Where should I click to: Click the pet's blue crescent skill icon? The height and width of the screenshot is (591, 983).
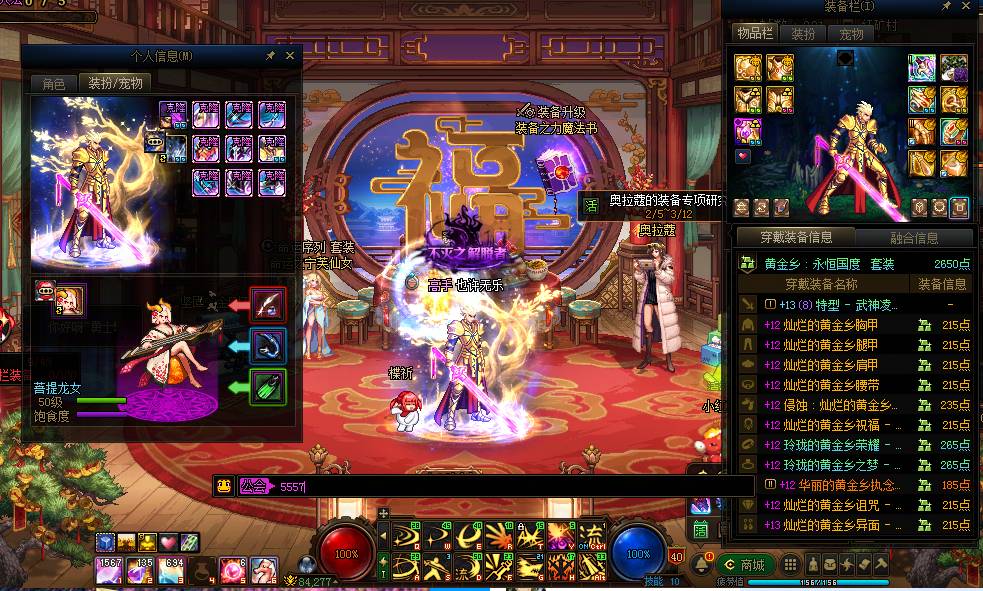click(267, 346)
